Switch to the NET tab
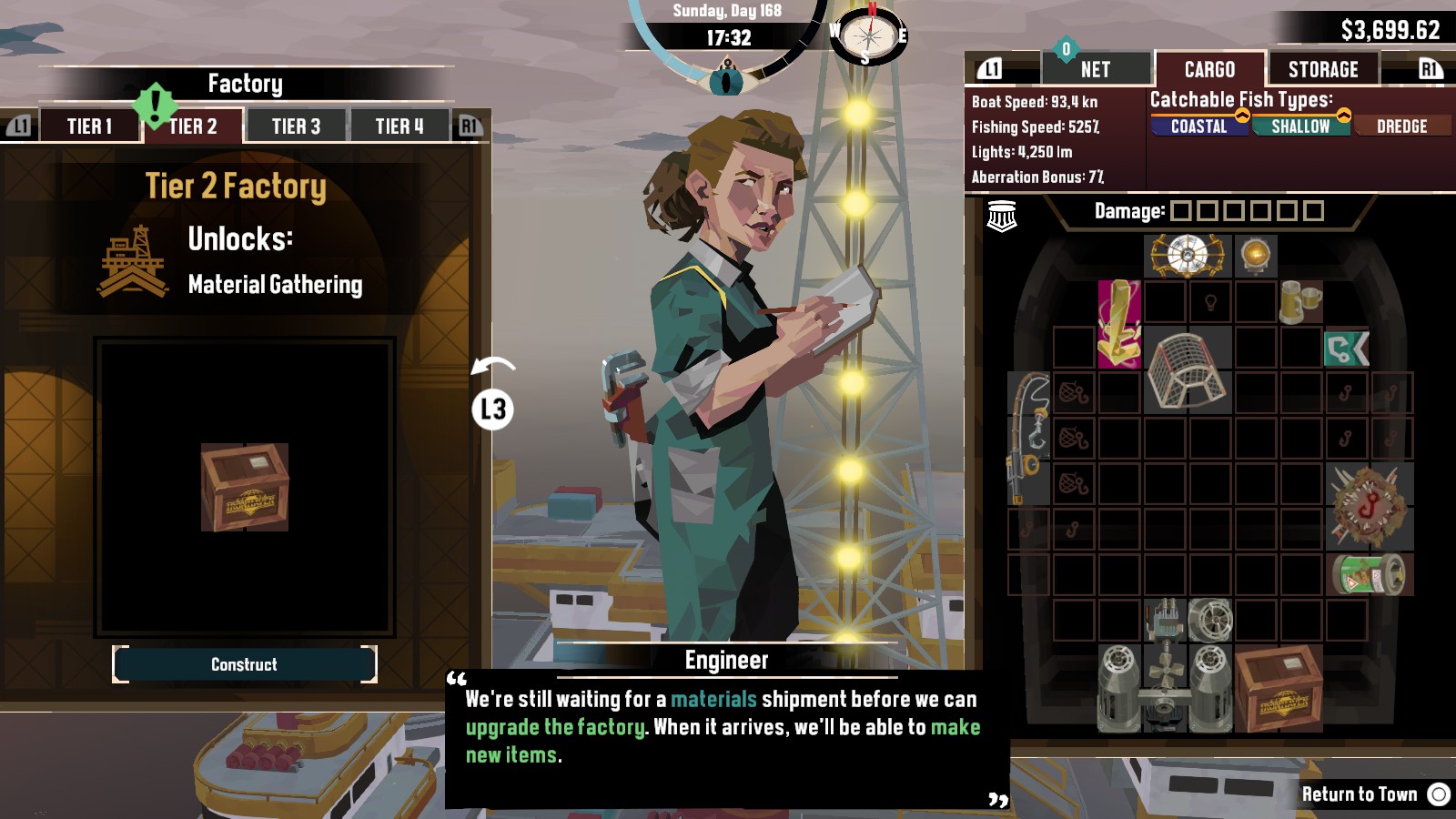 tap(1095, 69)
